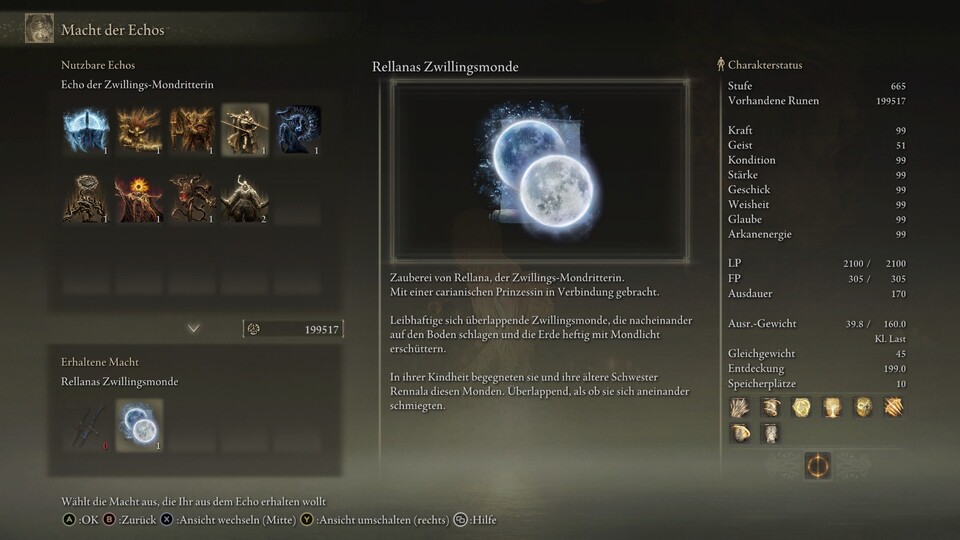Select Rellanas Zwillingsmonde power slot
960x540 pixels.
pyautogui.click(x=140, y=424)
